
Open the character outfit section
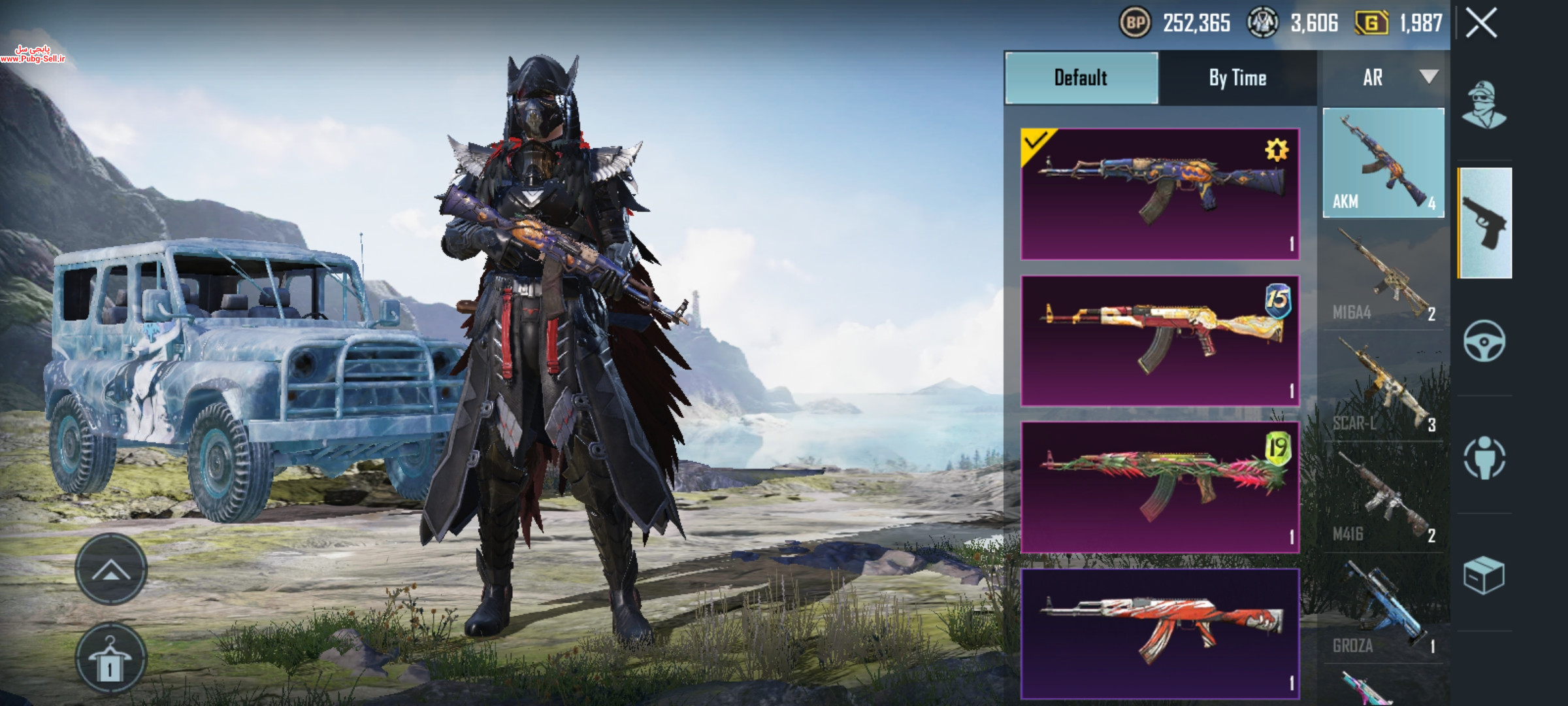pyautogui.click(x=1484, y=105)
